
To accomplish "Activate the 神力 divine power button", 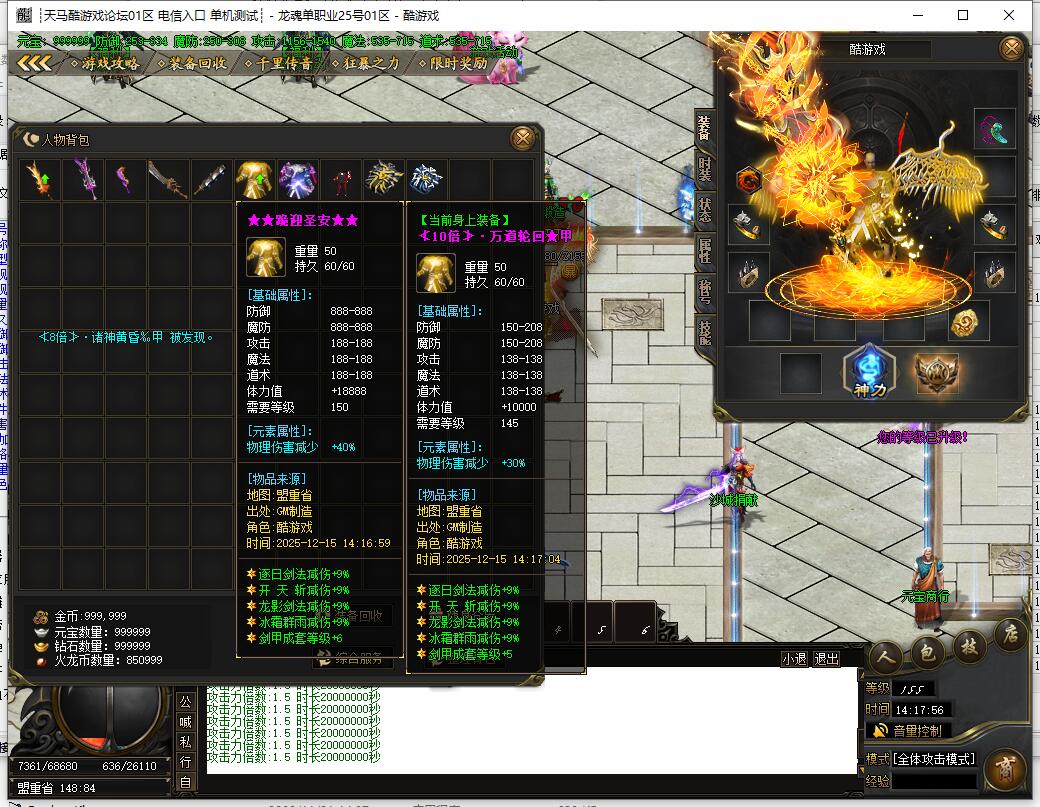I will coord(863,372).
